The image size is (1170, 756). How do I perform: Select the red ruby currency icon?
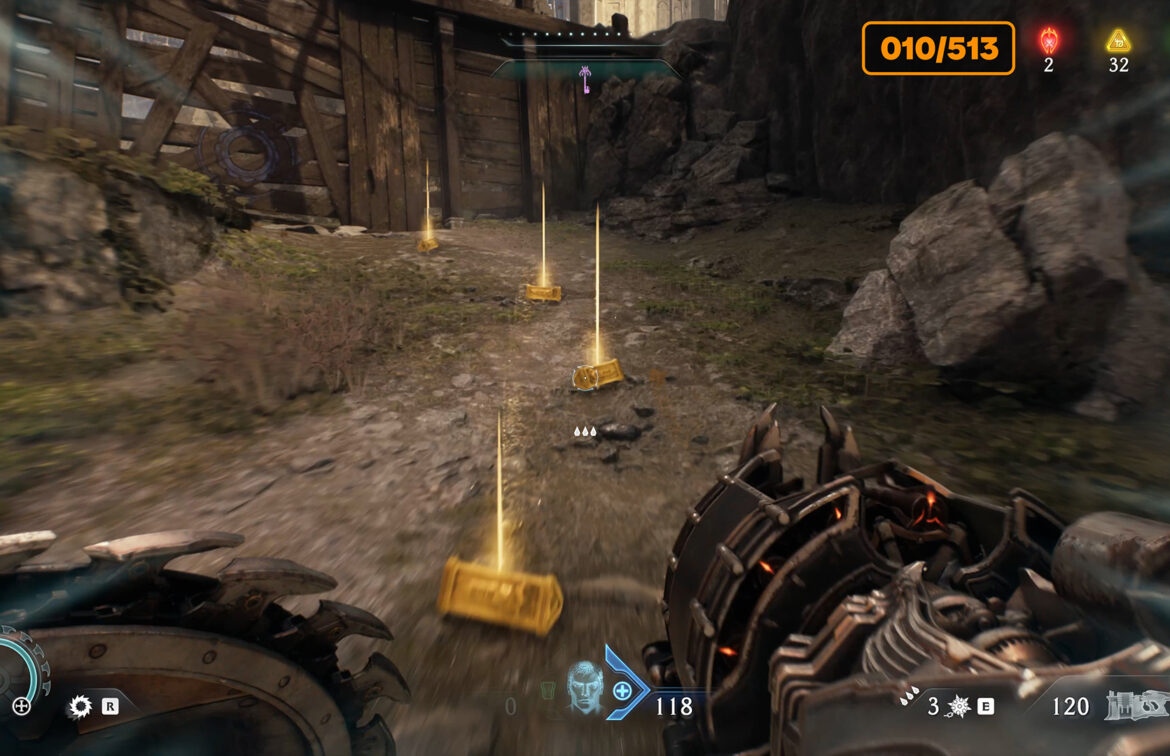pyautogui.click(x=1048, y=41)
